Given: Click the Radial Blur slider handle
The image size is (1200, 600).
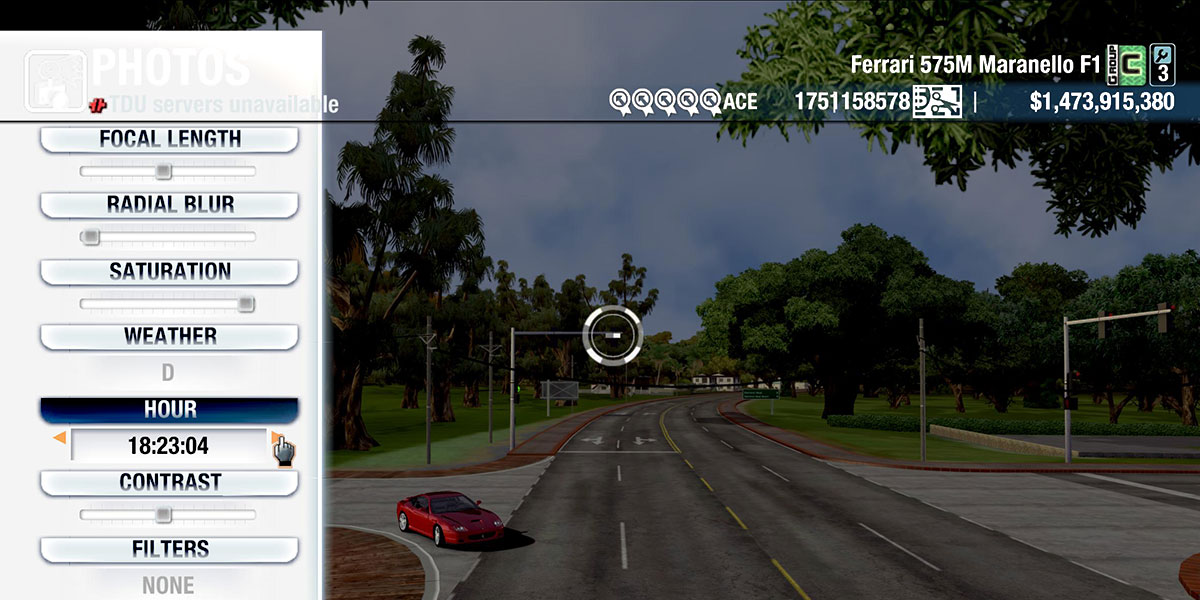Looking at the screenshot, I should (x=91, y=237).
